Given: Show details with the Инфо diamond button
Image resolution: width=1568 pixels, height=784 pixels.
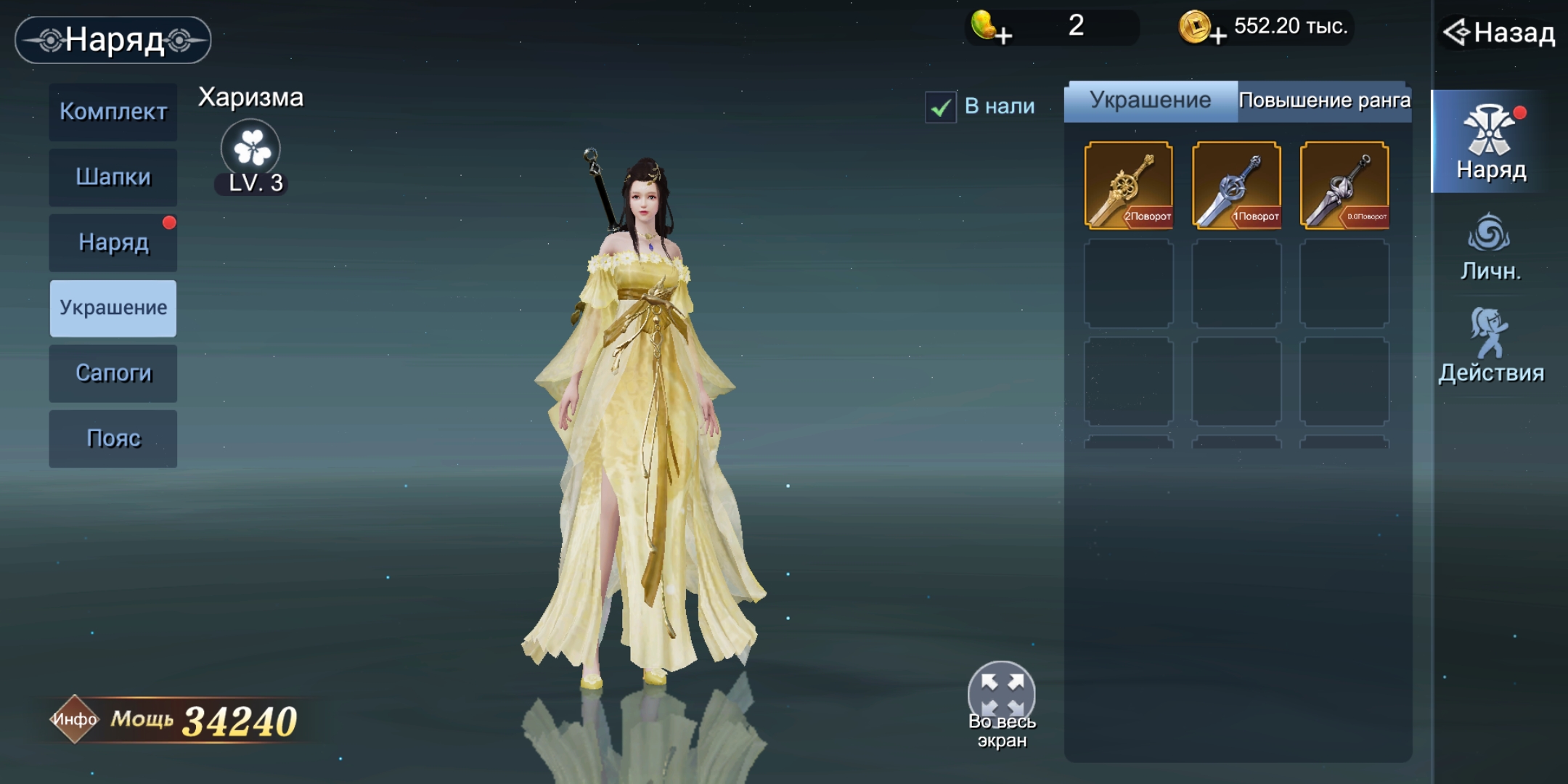Looking at the screenshot, I should click(x=74, y=719).
